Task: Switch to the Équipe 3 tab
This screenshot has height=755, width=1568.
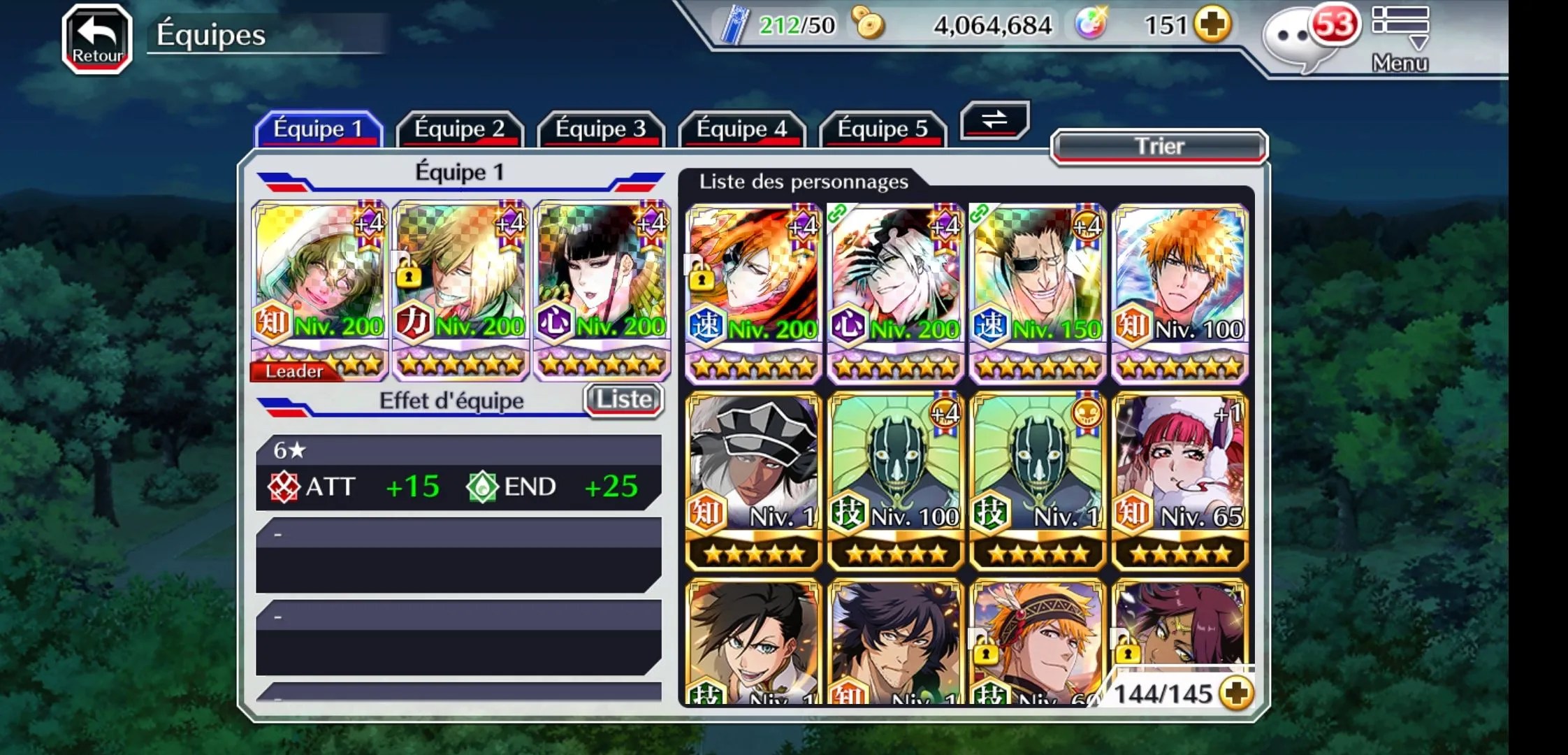Action: 600,129
